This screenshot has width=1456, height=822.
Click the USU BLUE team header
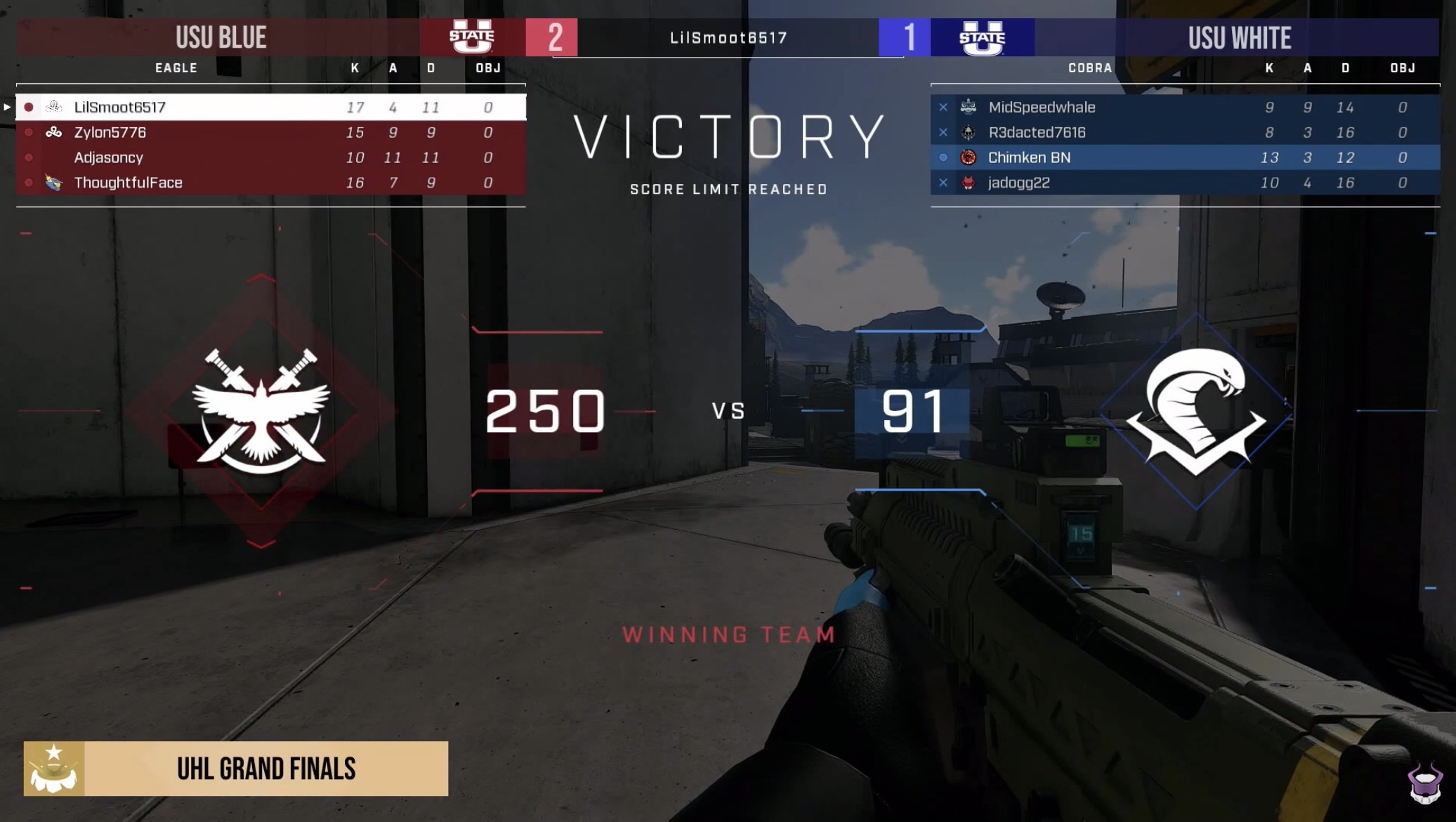(221, 37)
